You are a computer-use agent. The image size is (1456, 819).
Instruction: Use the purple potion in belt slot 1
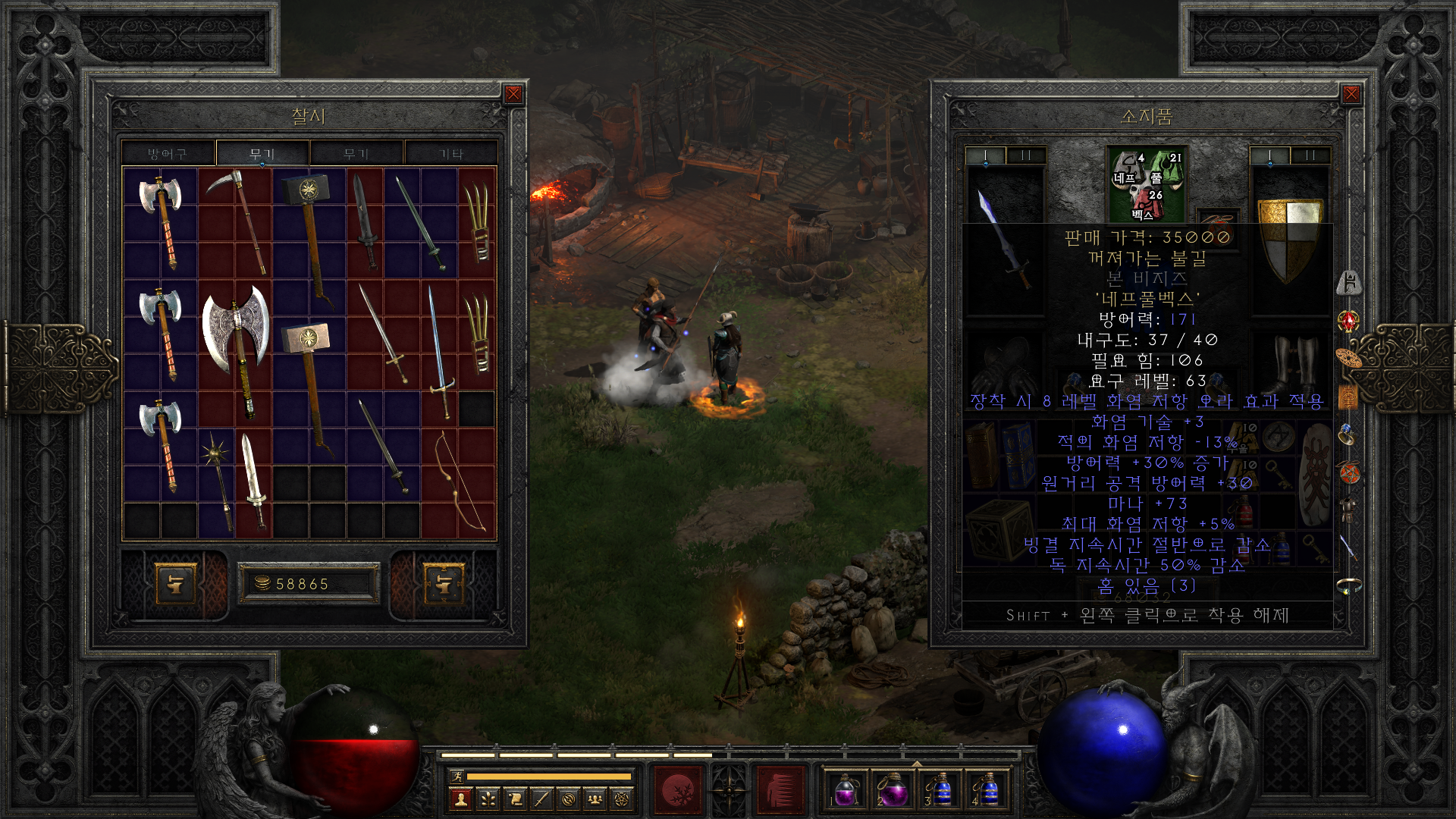[x=846, y=790]
